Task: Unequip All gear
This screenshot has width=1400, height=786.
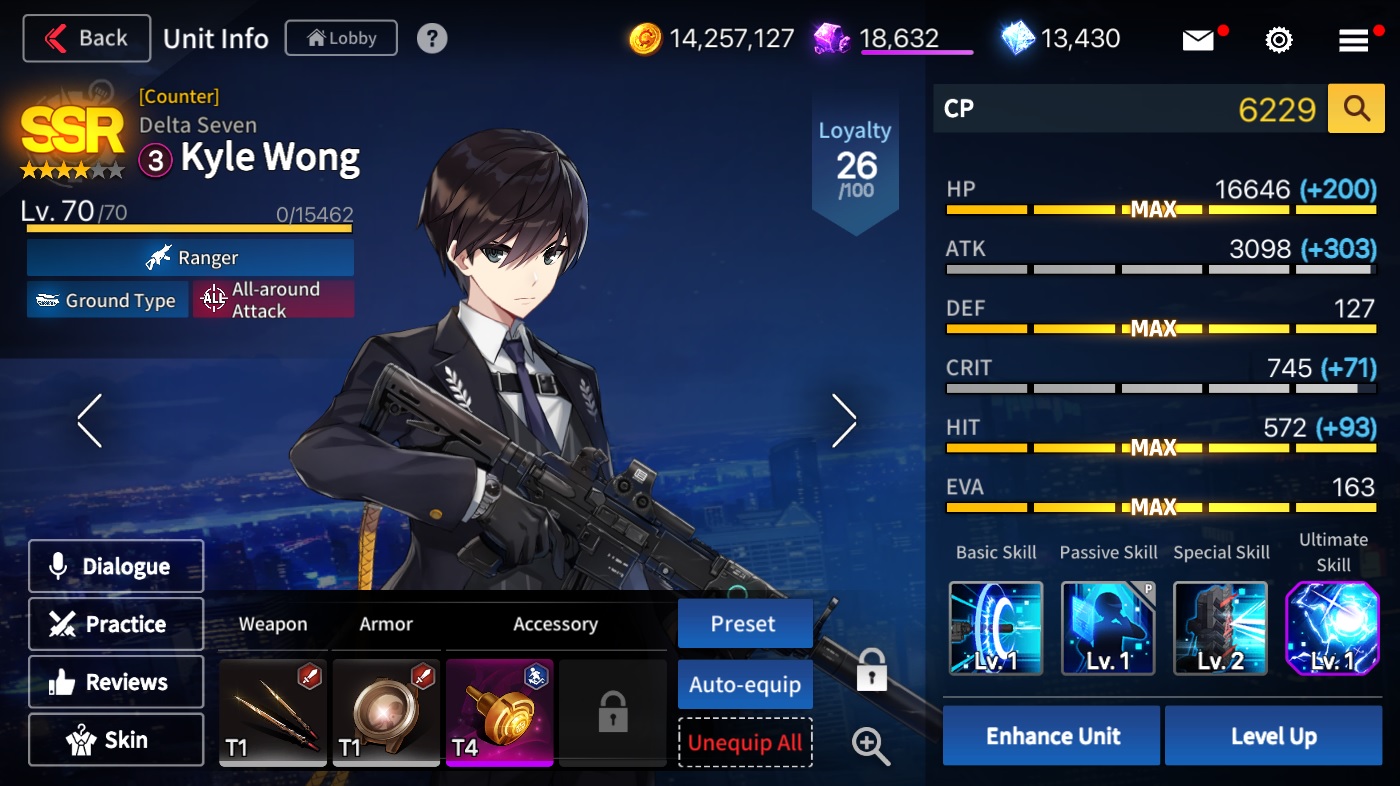Action: [x=744, y=743]
